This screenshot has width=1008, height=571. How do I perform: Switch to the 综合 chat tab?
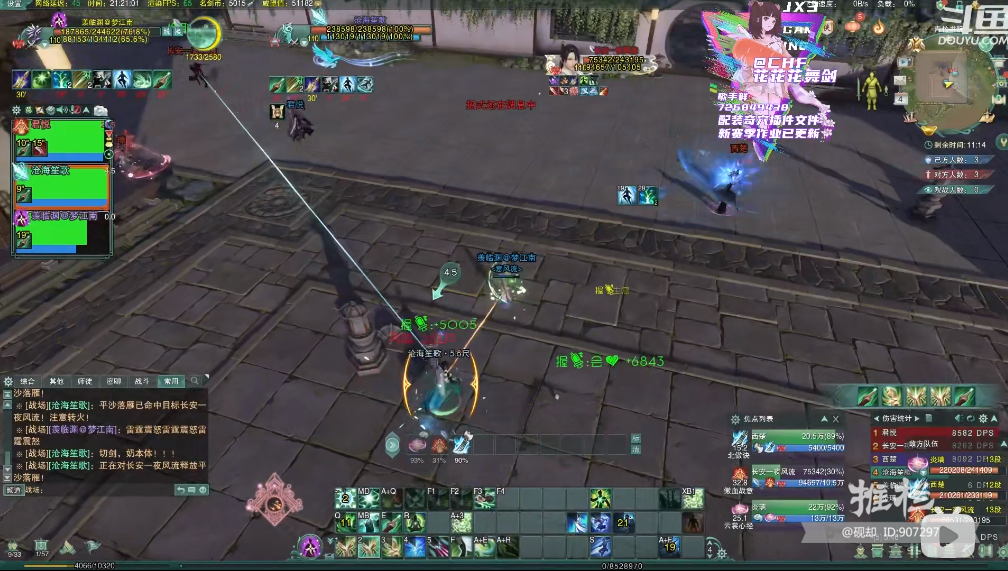[x=28, y=381]
